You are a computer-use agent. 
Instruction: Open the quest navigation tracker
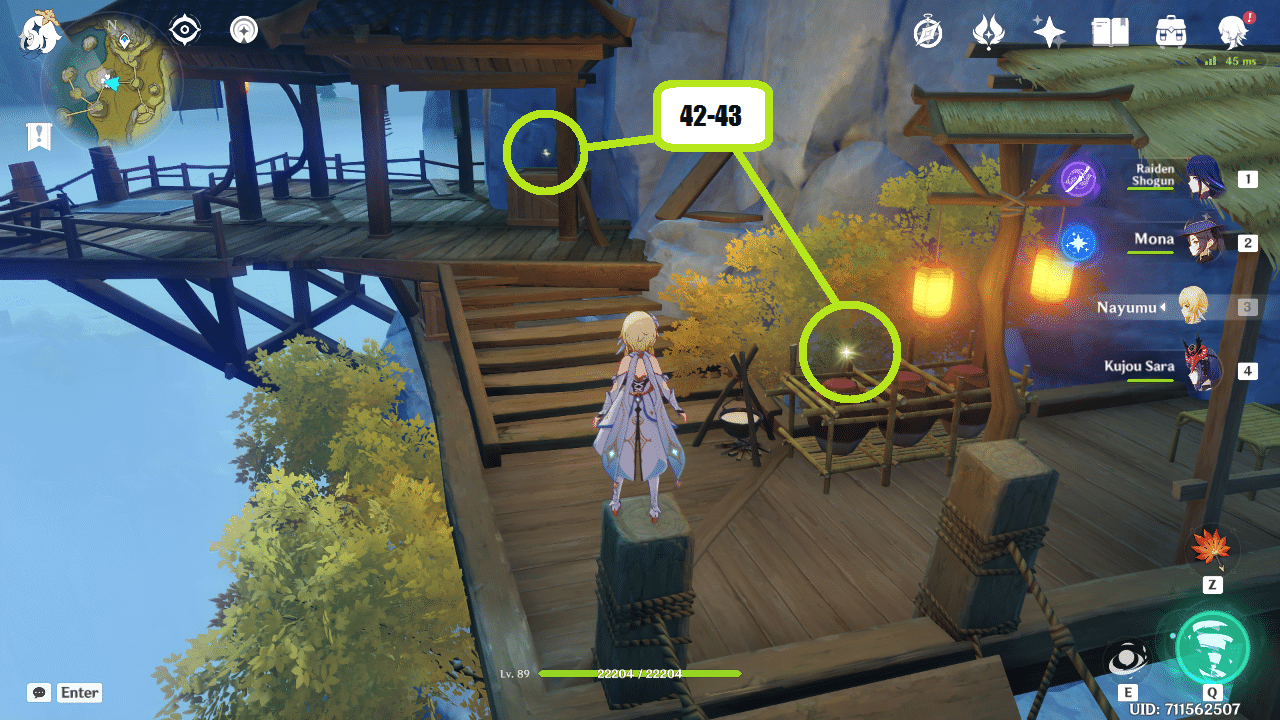(x=242, y=30)
